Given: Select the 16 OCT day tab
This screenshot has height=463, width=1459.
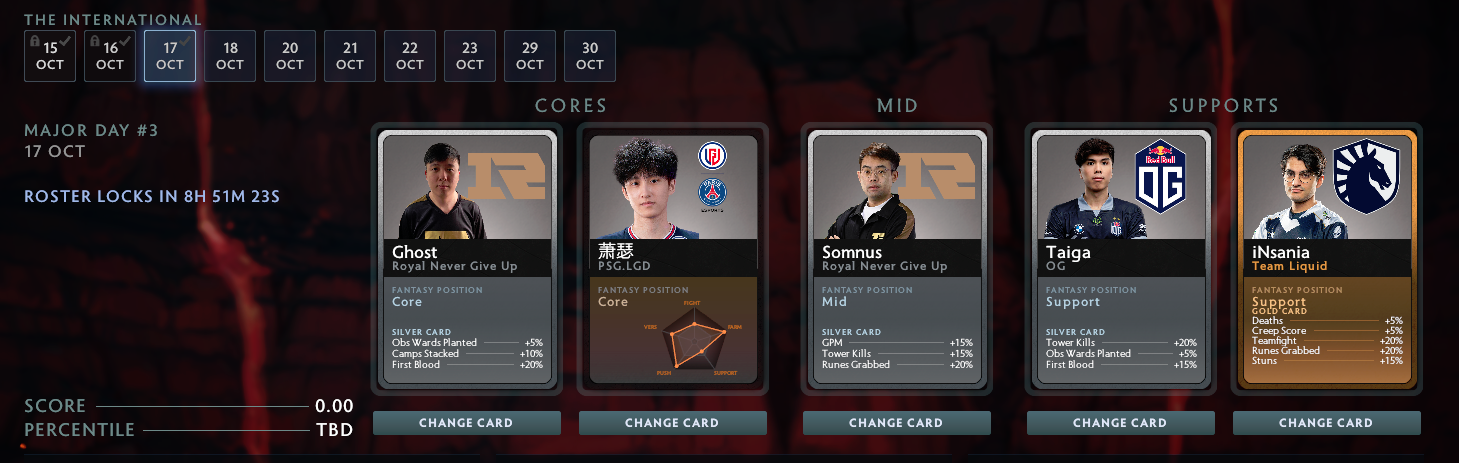Looking at the screenshot, I should pos(110,56).
